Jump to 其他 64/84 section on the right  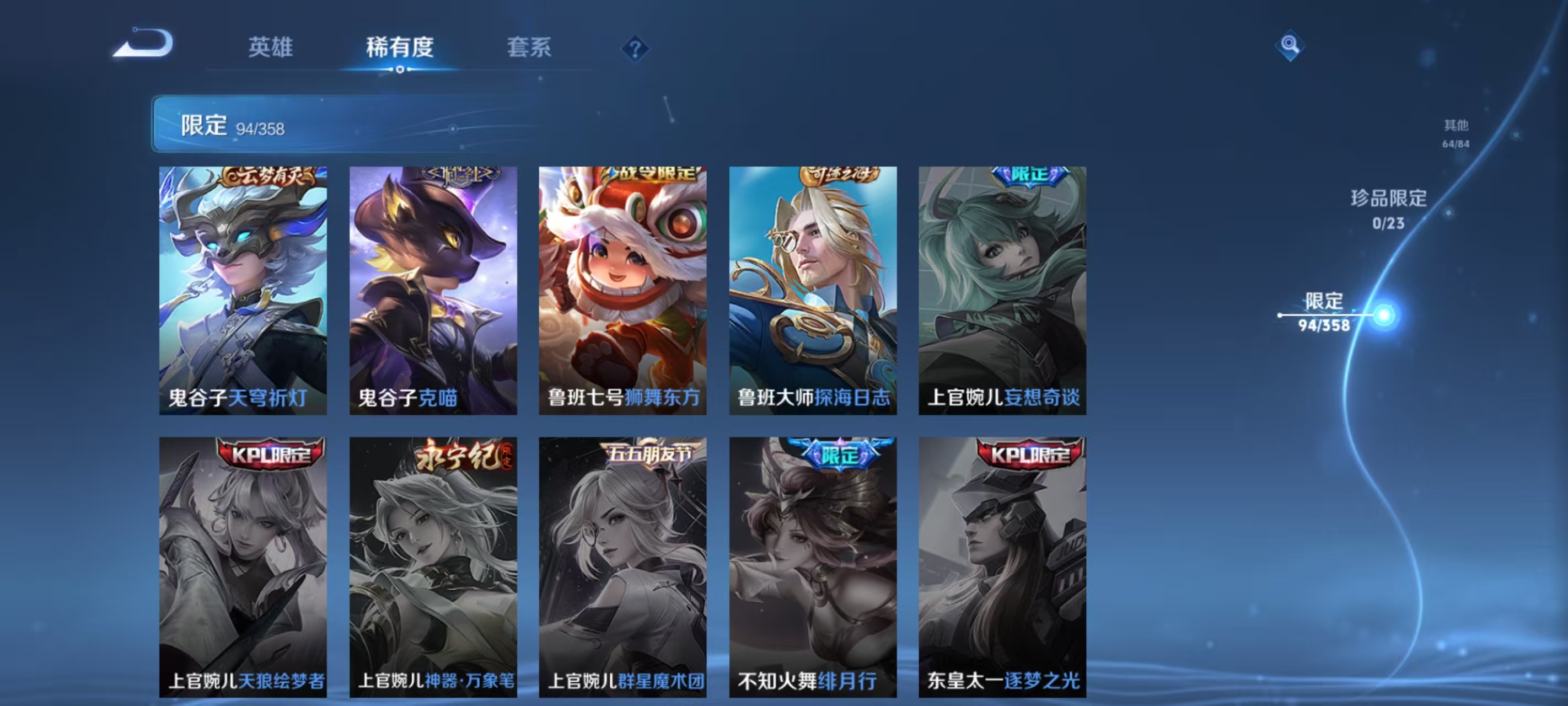[x=1456, y=134]
